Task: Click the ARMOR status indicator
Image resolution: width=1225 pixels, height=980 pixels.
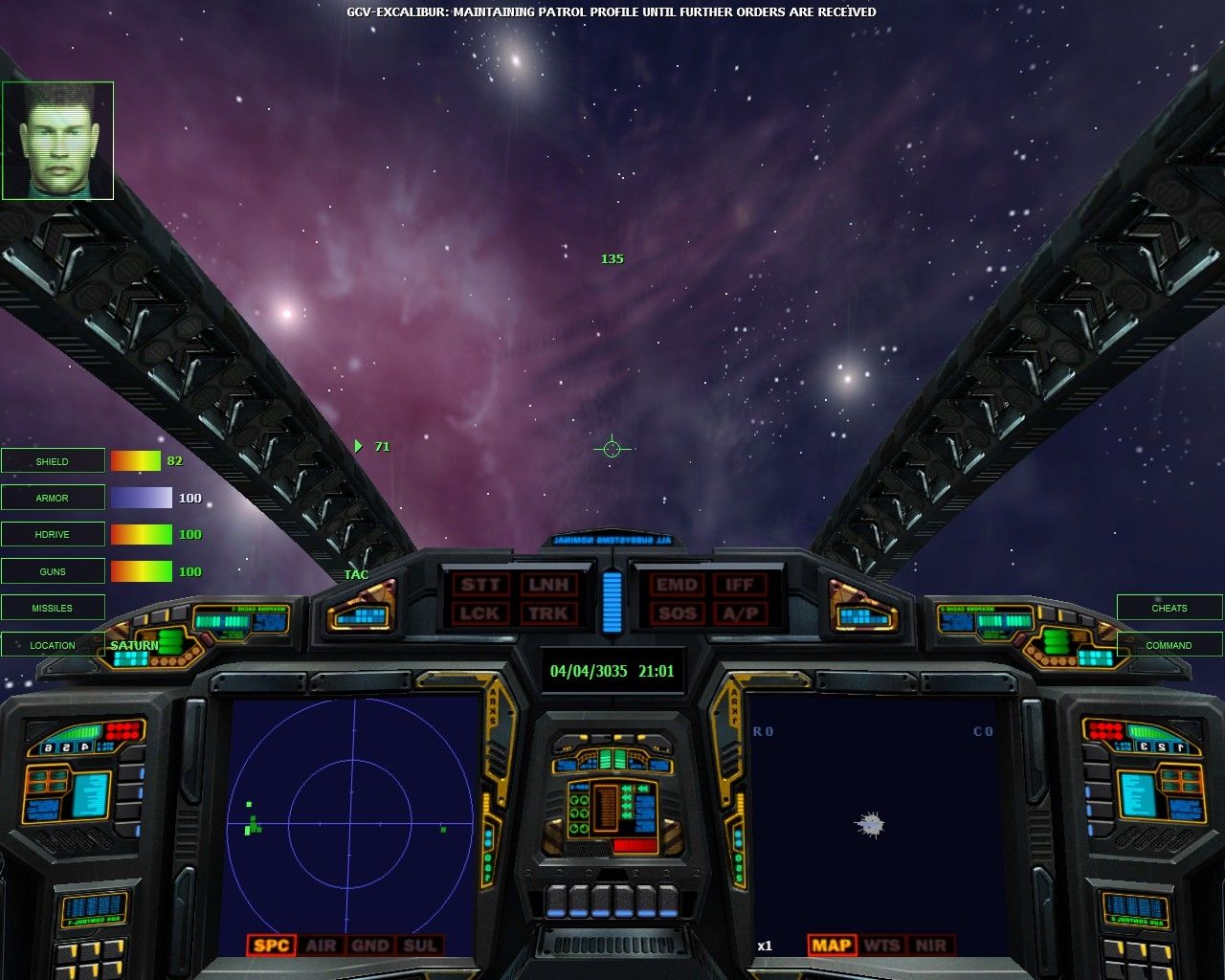Action: [53, 498]
